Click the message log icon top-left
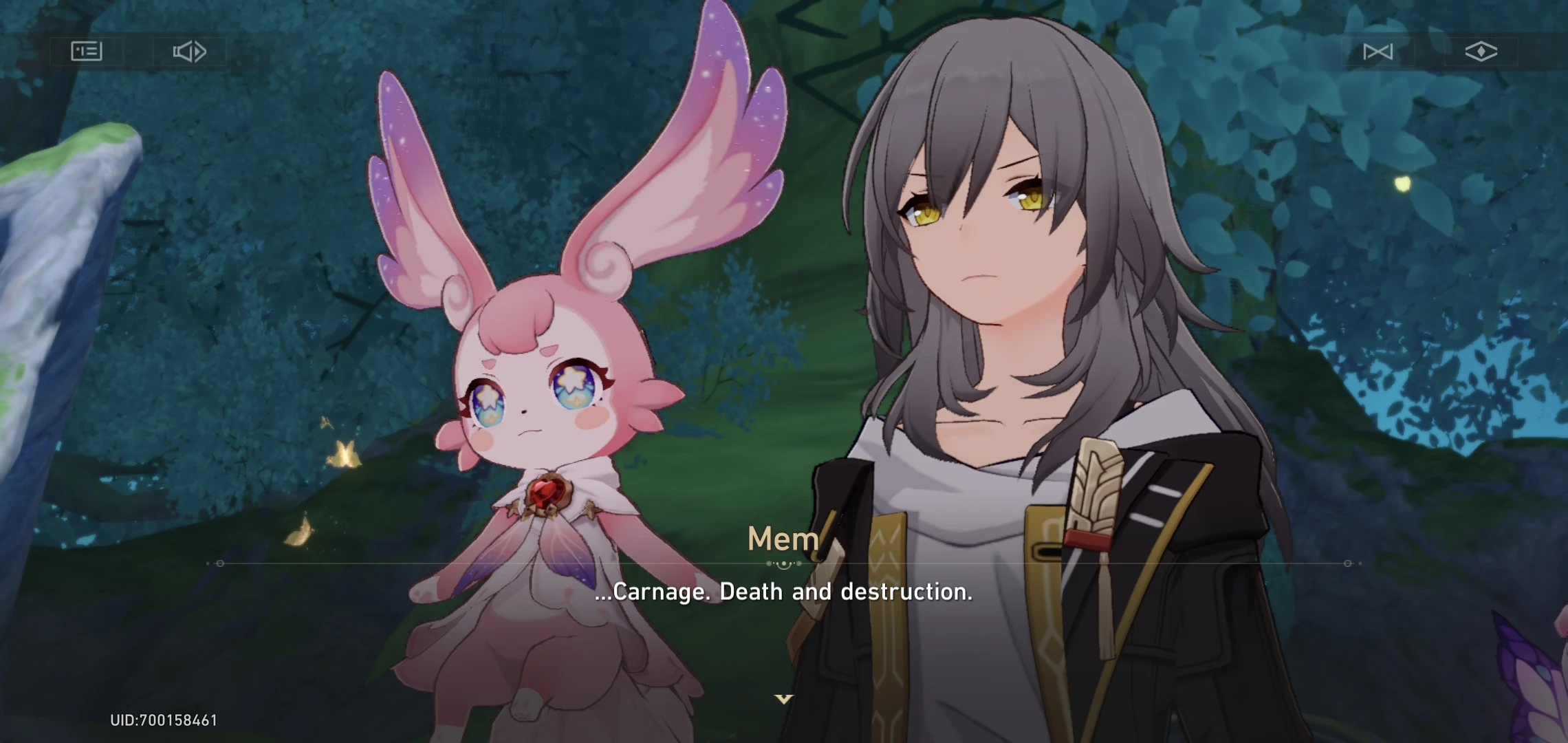 (87, 50)
